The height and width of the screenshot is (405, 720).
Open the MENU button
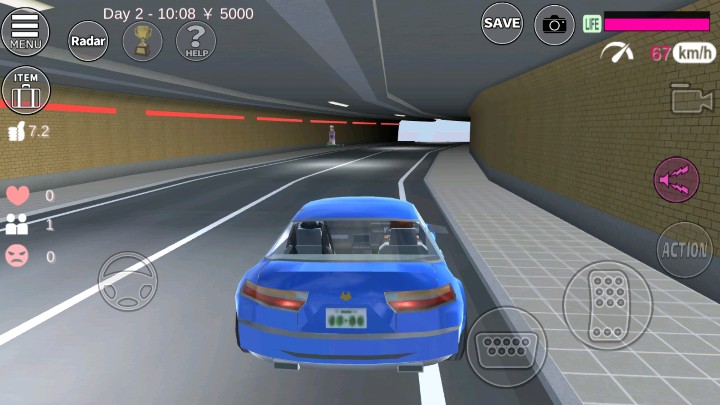point(26,31)
